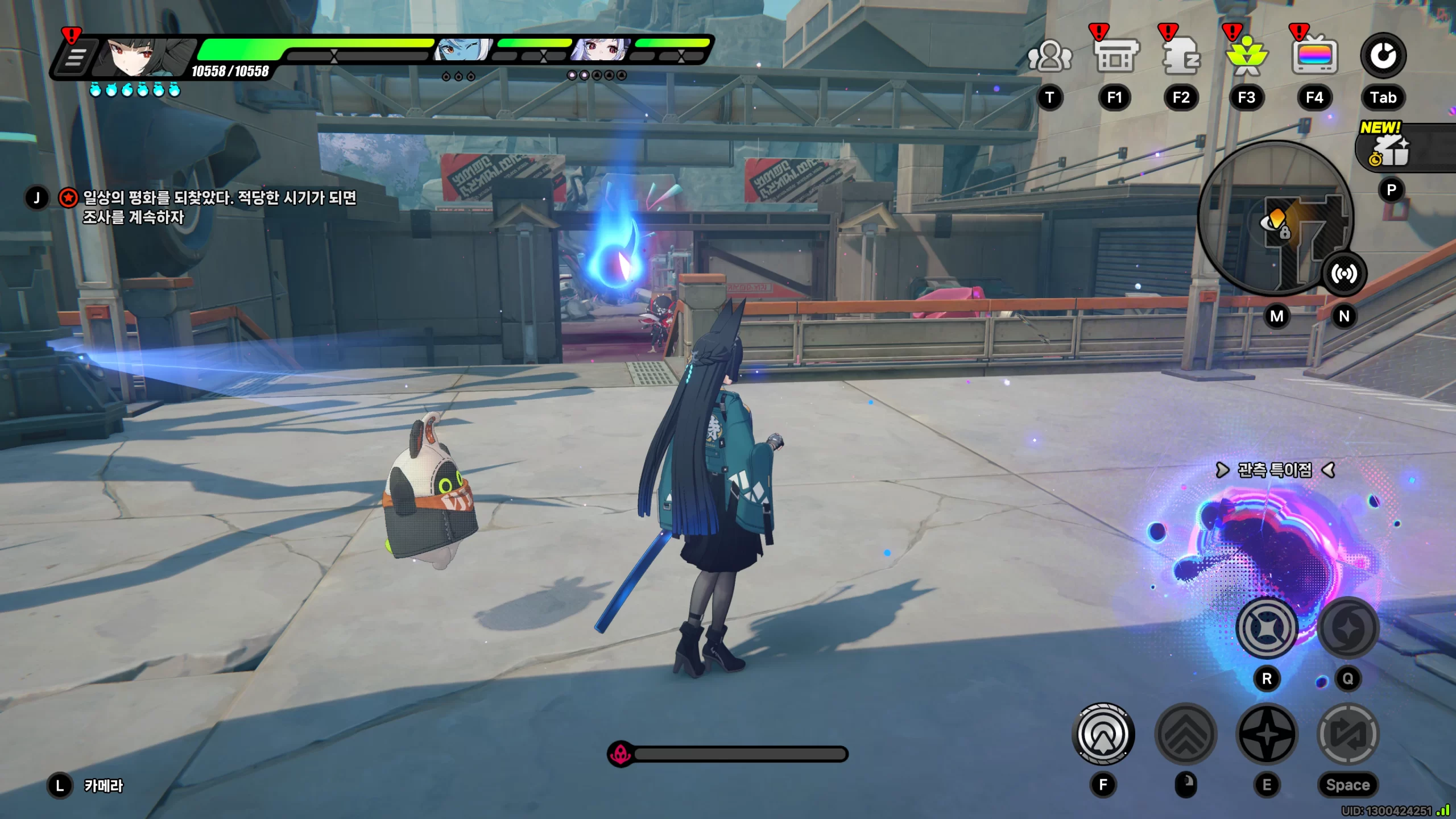Open the rainbow TV icon
1456x819 pixels.
[1314, 56]
